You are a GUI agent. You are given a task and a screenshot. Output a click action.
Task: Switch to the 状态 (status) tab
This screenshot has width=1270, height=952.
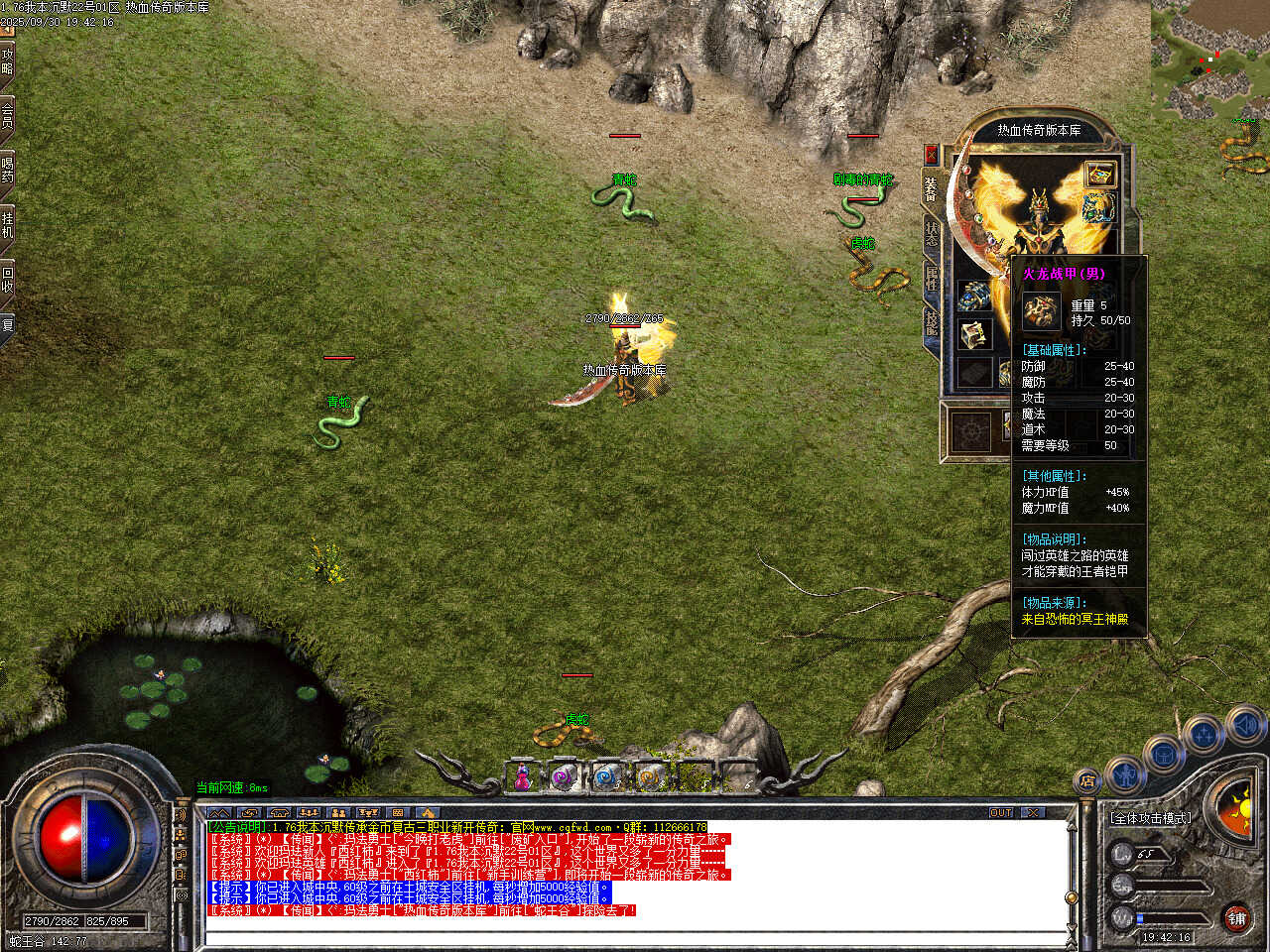tap(932, 233)
